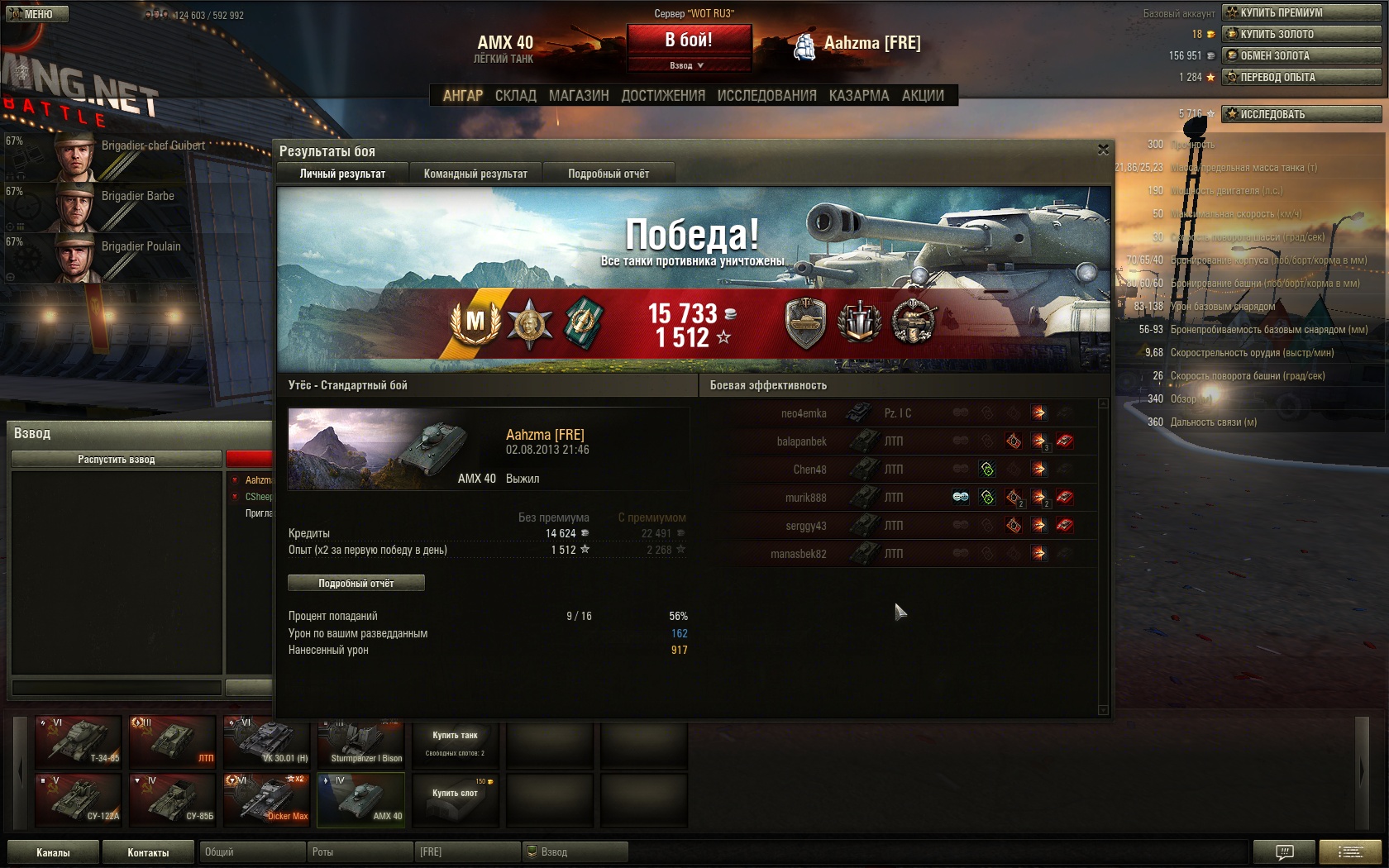Switch to Командный результат tab

[x=475, y=174]
